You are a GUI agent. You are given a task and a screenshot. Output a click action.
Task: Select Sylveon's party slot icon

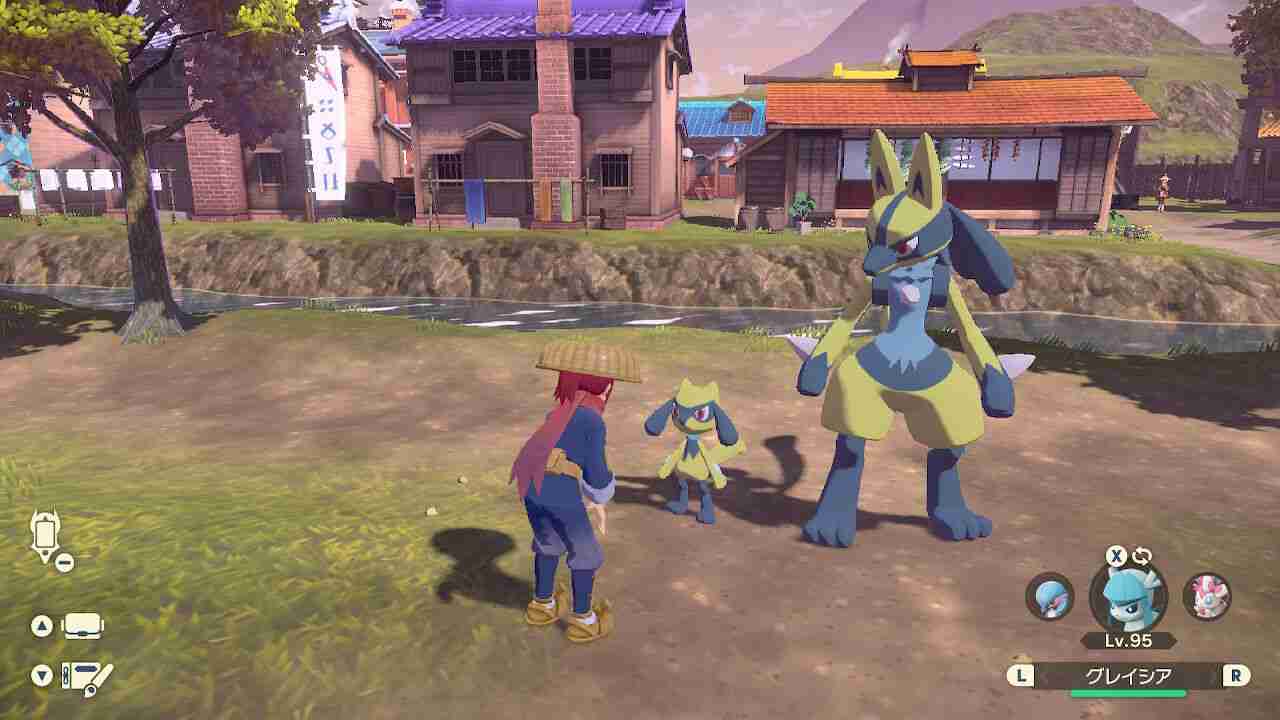coord(1208,596)
